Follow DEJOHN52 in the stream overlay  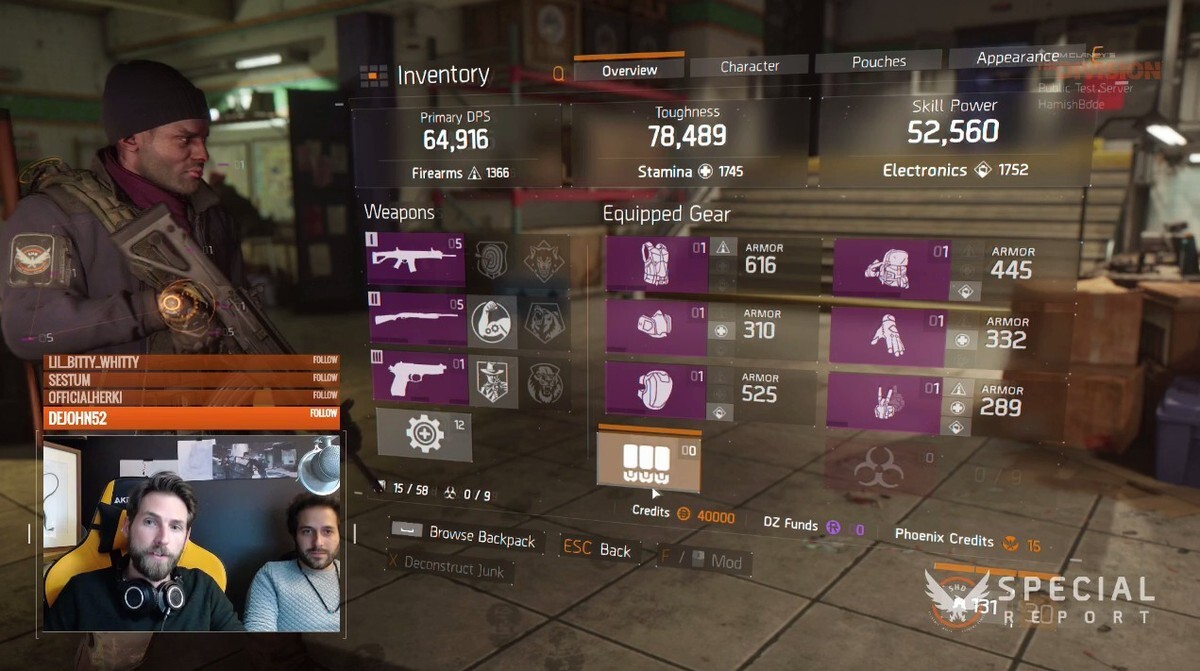323,414
